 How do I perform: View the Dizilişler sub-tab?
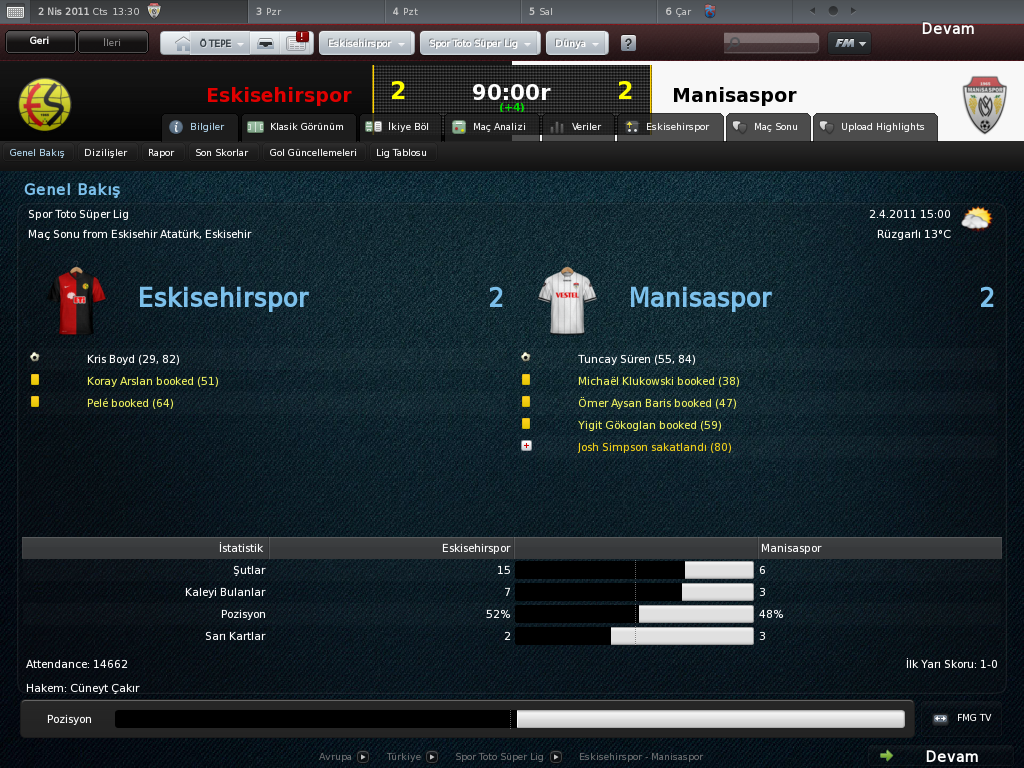(x=106, y=153)
